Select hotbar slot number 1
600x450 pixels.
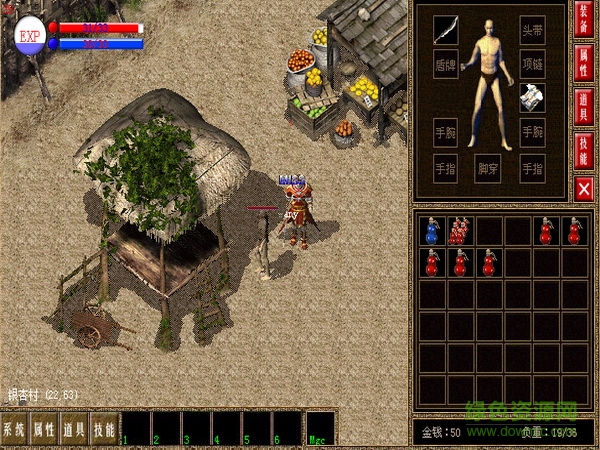[135, 428]
